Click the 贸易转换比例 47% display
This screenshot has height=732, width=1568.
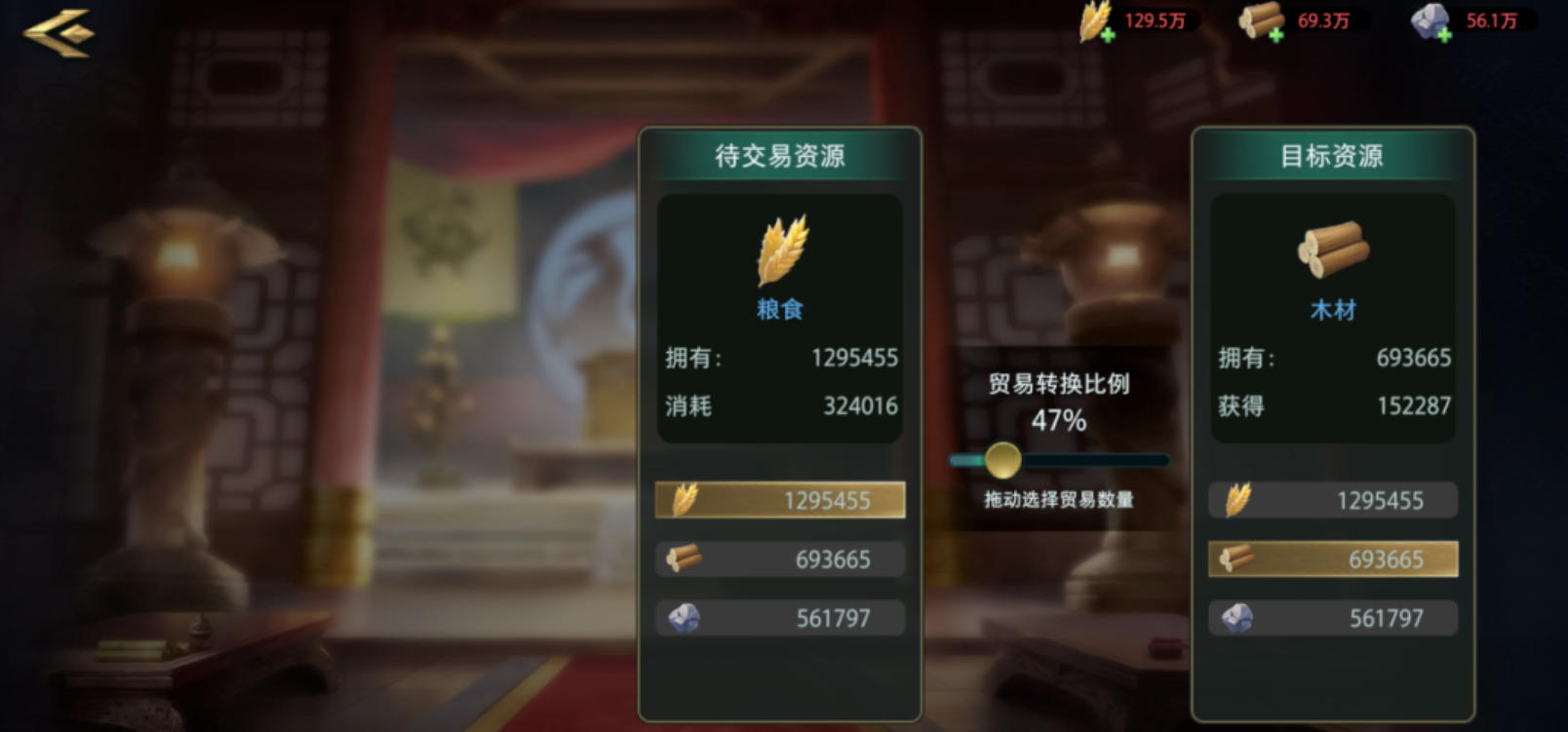tap(1059, 403)
